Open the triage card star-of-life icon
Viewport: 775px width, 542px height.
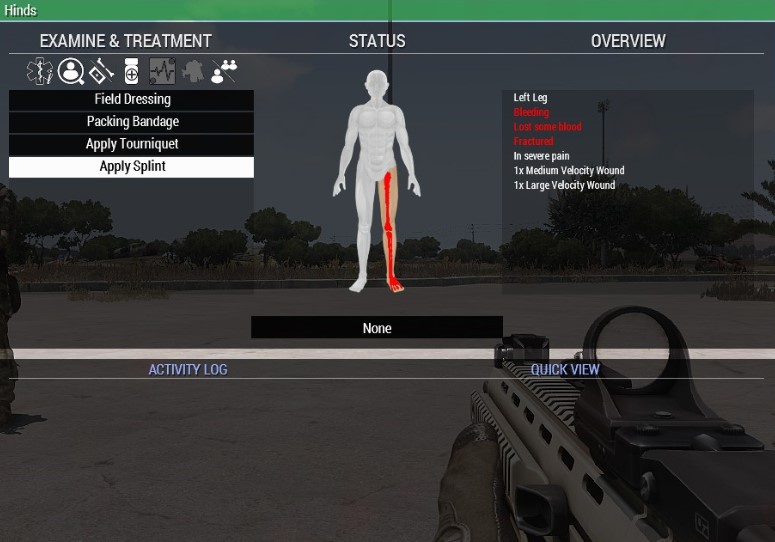click(x=40, y=71)
